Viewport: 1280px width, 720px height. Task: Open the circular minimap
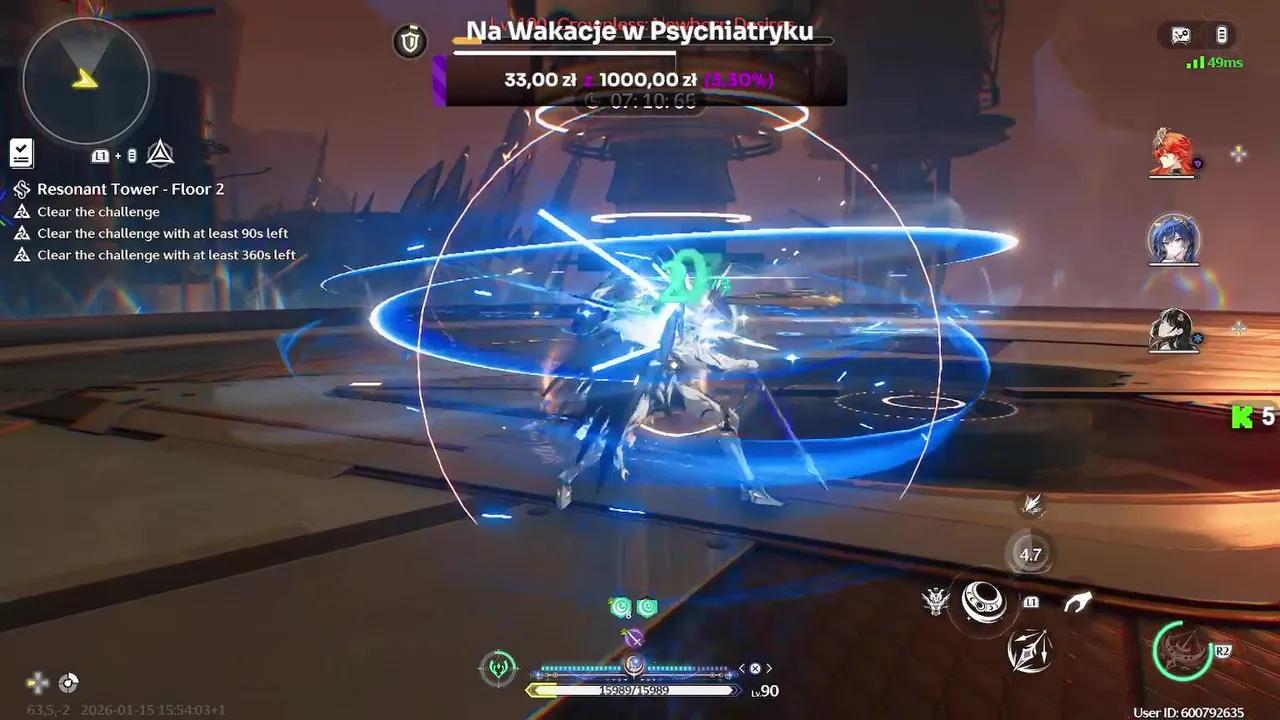[x=86, y=80]
